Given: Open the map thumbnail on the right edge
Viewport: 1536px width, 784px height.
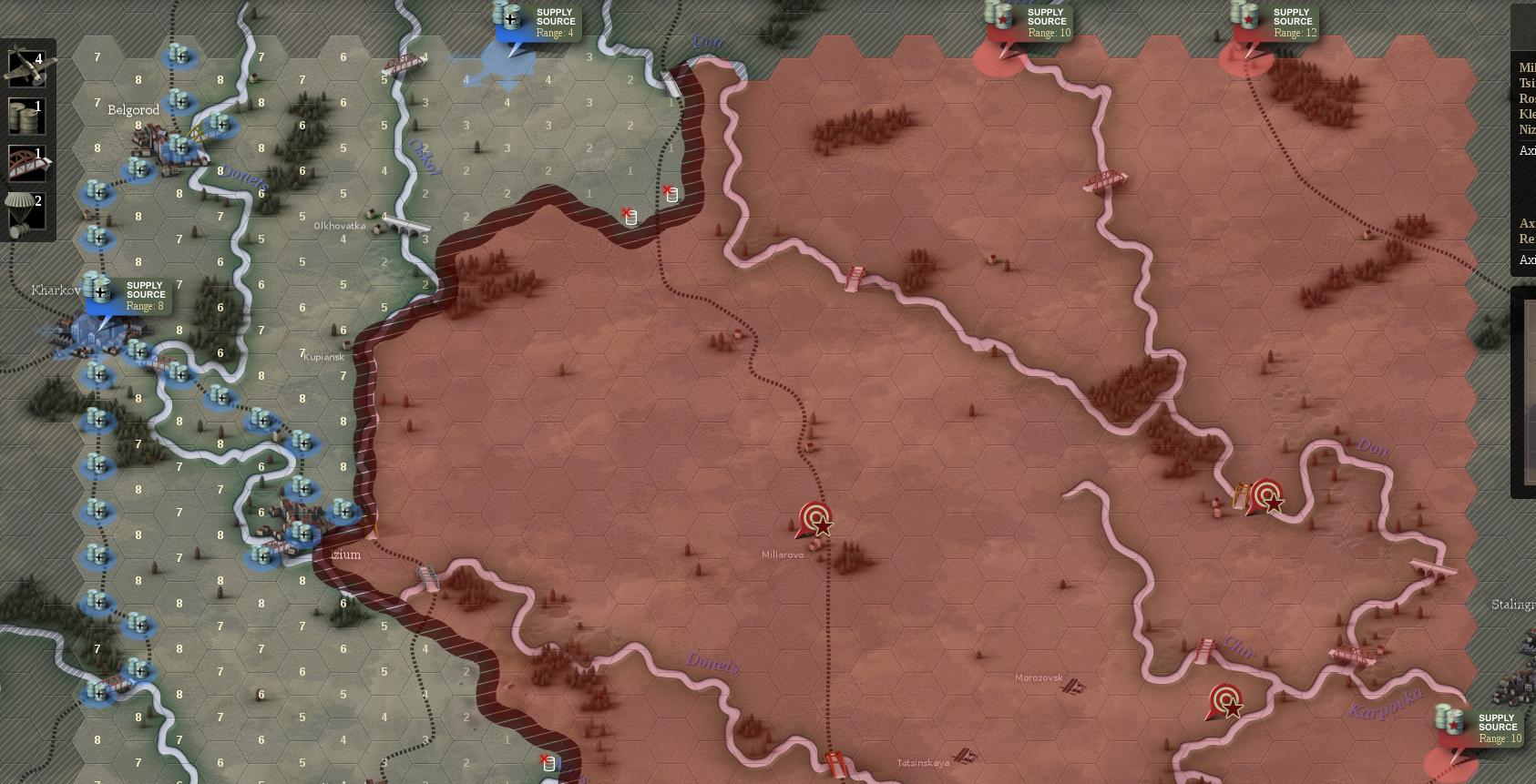Looking at the screenshot, I should tap(1529, 393).
